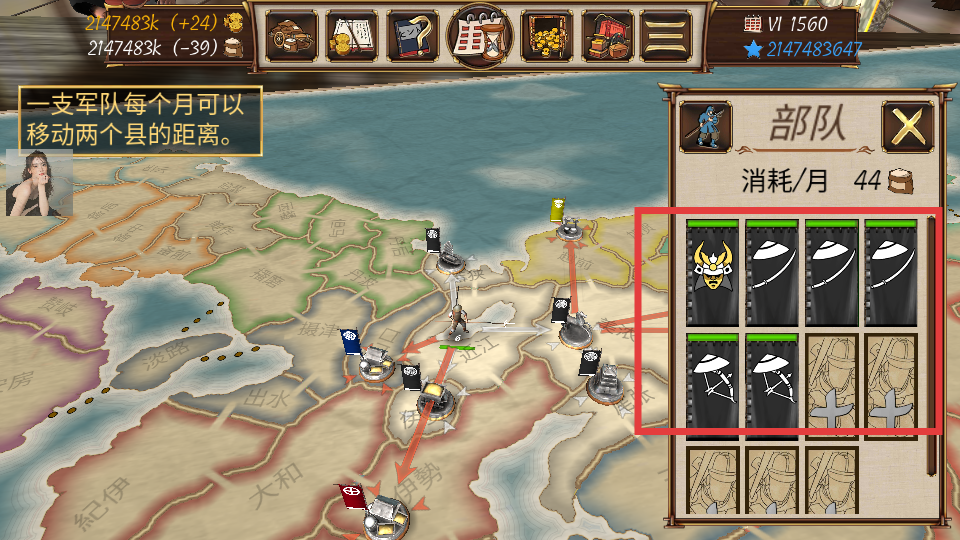Open the question-mark help book

[415, 37]
